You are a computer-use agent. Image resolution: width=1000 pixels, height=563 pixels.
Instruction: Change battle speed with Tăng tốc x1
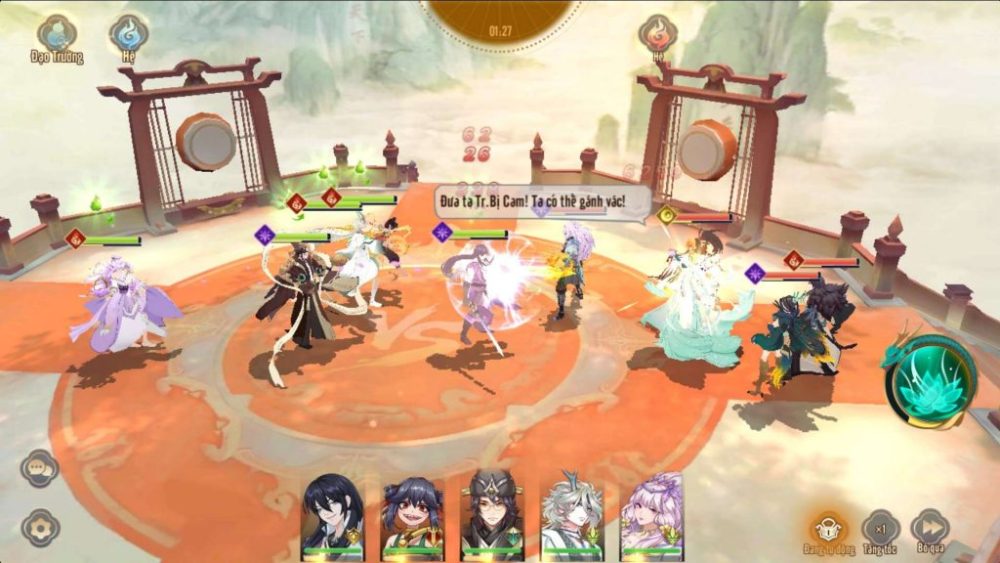(x=881, y=529)
